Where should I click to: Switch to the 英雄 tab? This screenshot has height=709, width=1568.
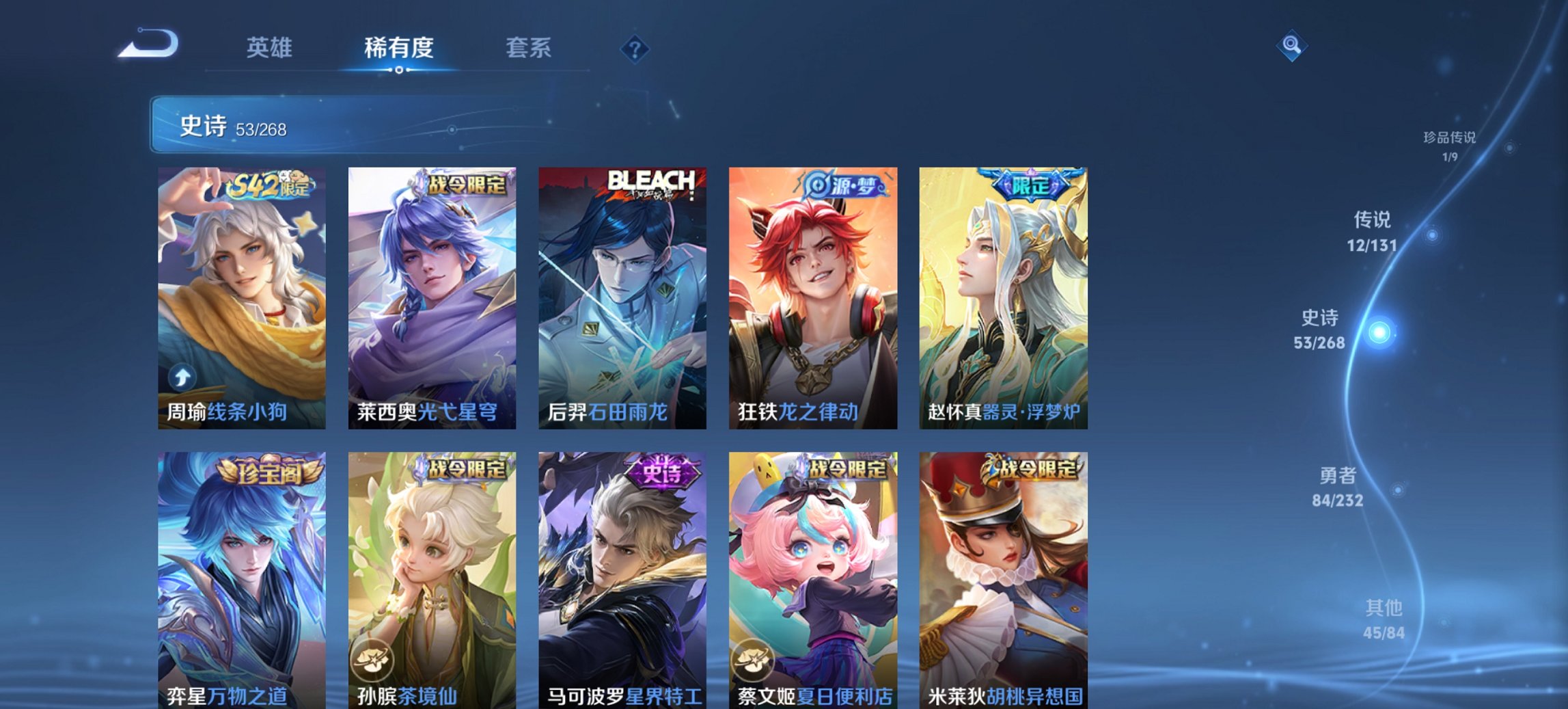click(271, 48)
